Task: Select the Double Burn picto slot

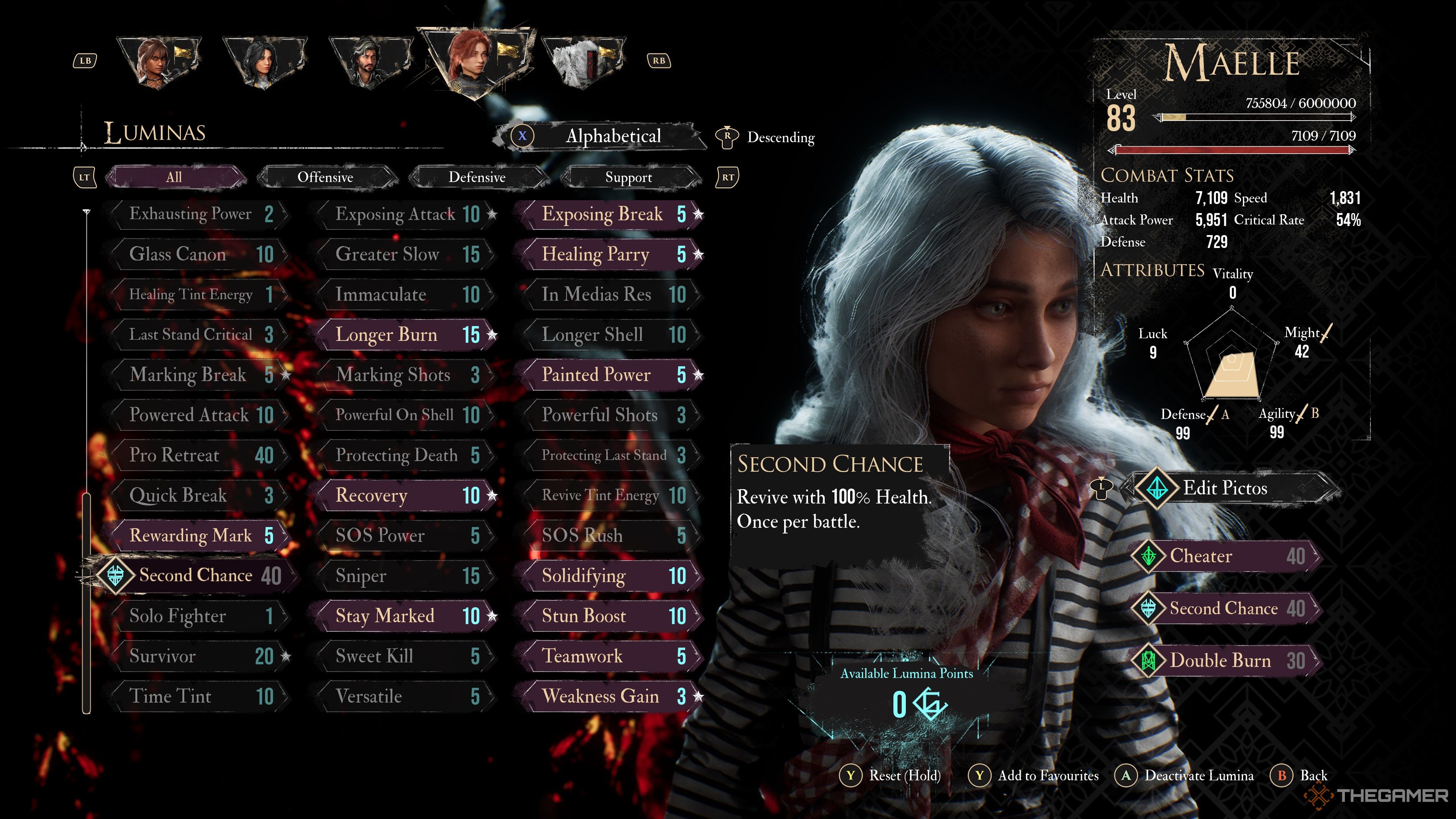Action: (1224, 661)
